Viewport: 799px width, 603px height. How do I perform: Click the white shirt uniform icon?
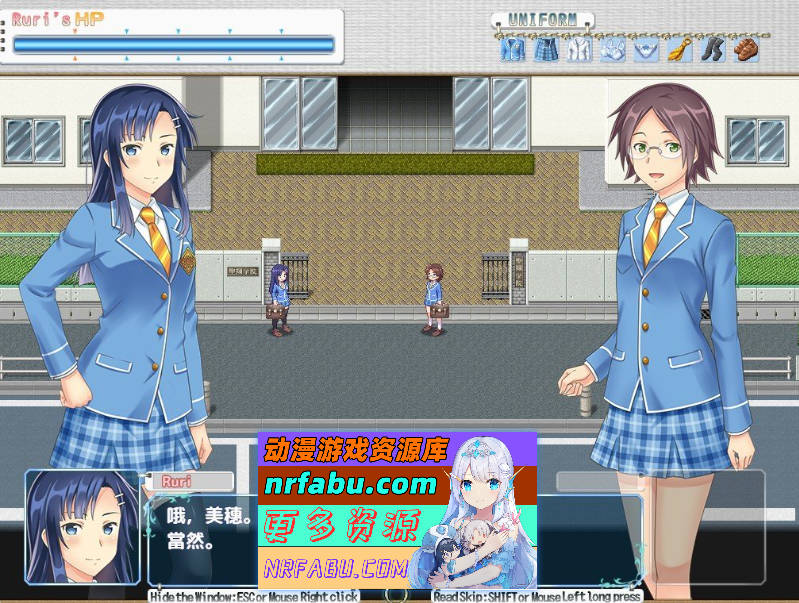coord(579,49)
